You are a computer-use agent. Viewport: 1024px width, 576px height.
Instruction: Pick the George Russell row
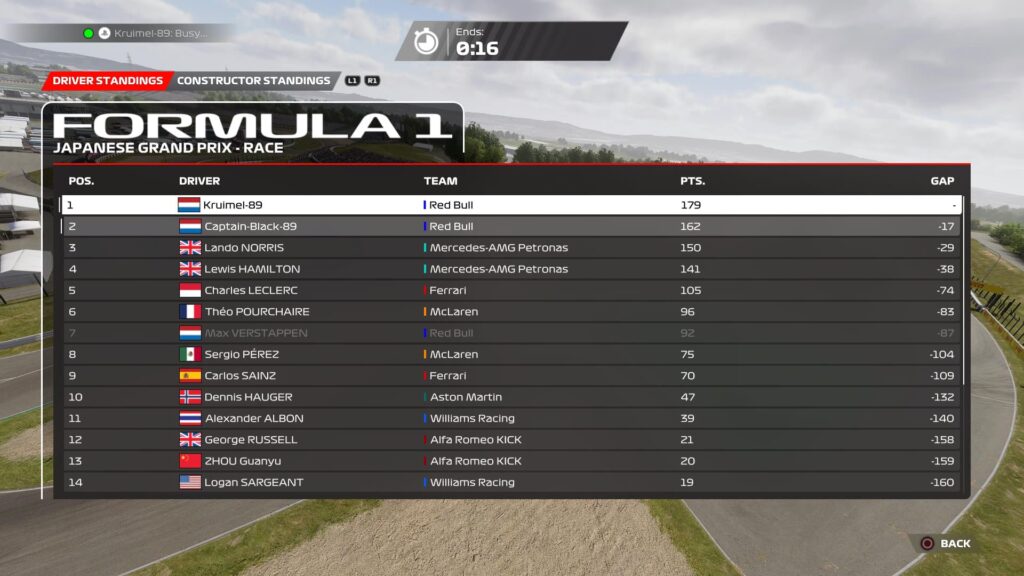point(510,440)
